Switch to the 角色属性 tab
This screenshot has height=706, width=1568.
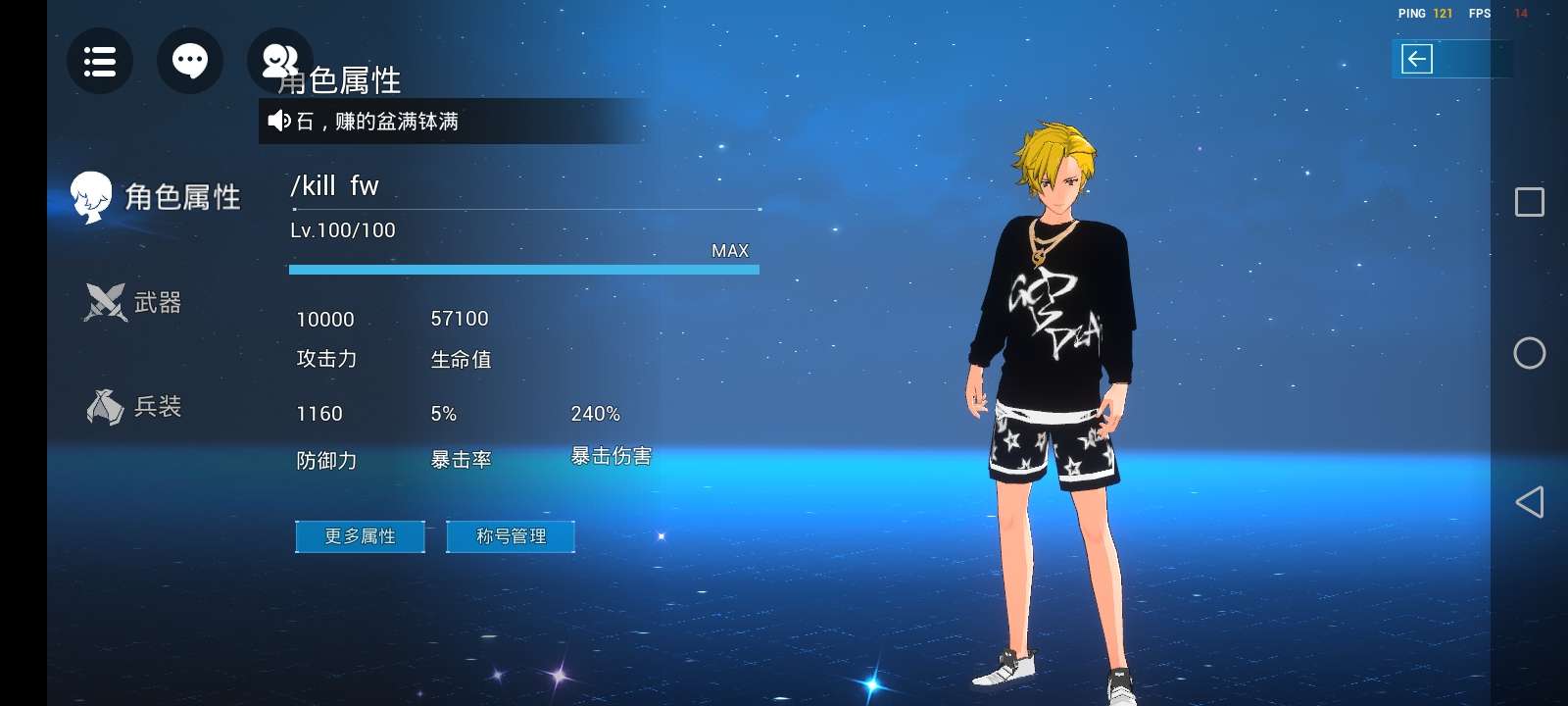point(157,197)
